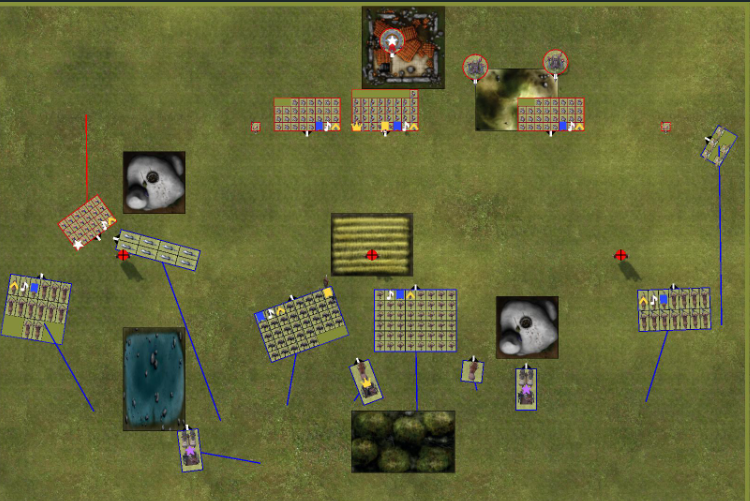Select the round star token inside the building
Screen dimensions: 750x501
tap(392, 41)
